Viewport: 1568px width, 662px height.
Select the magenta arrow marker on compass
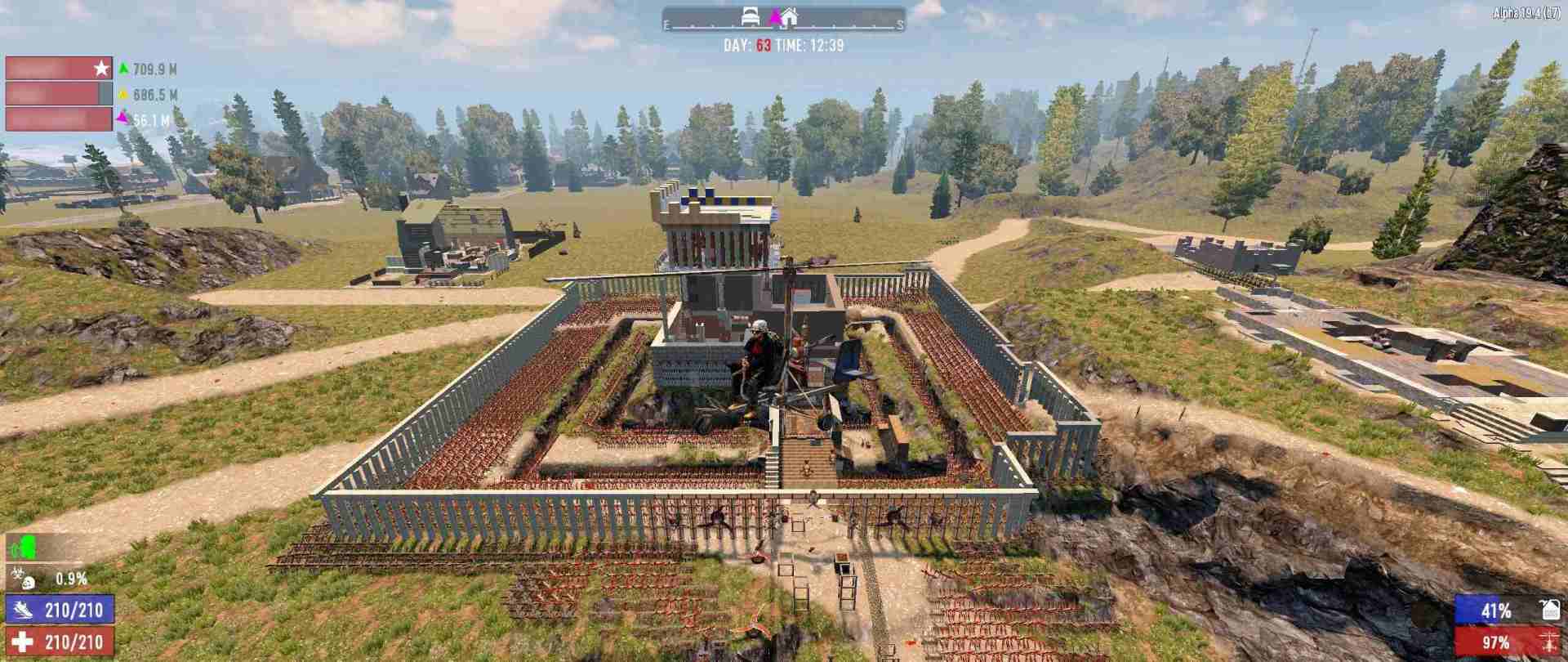(x=774, y=16)
